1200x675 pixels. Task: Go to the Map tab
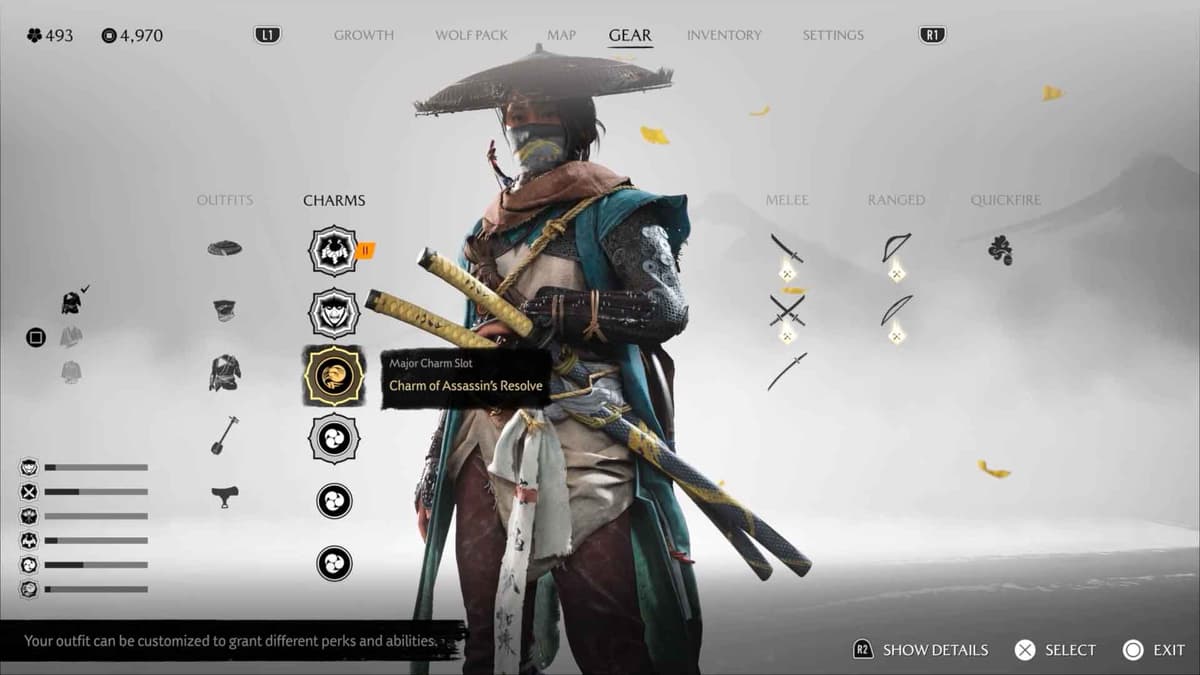click(x=561, y=35)
